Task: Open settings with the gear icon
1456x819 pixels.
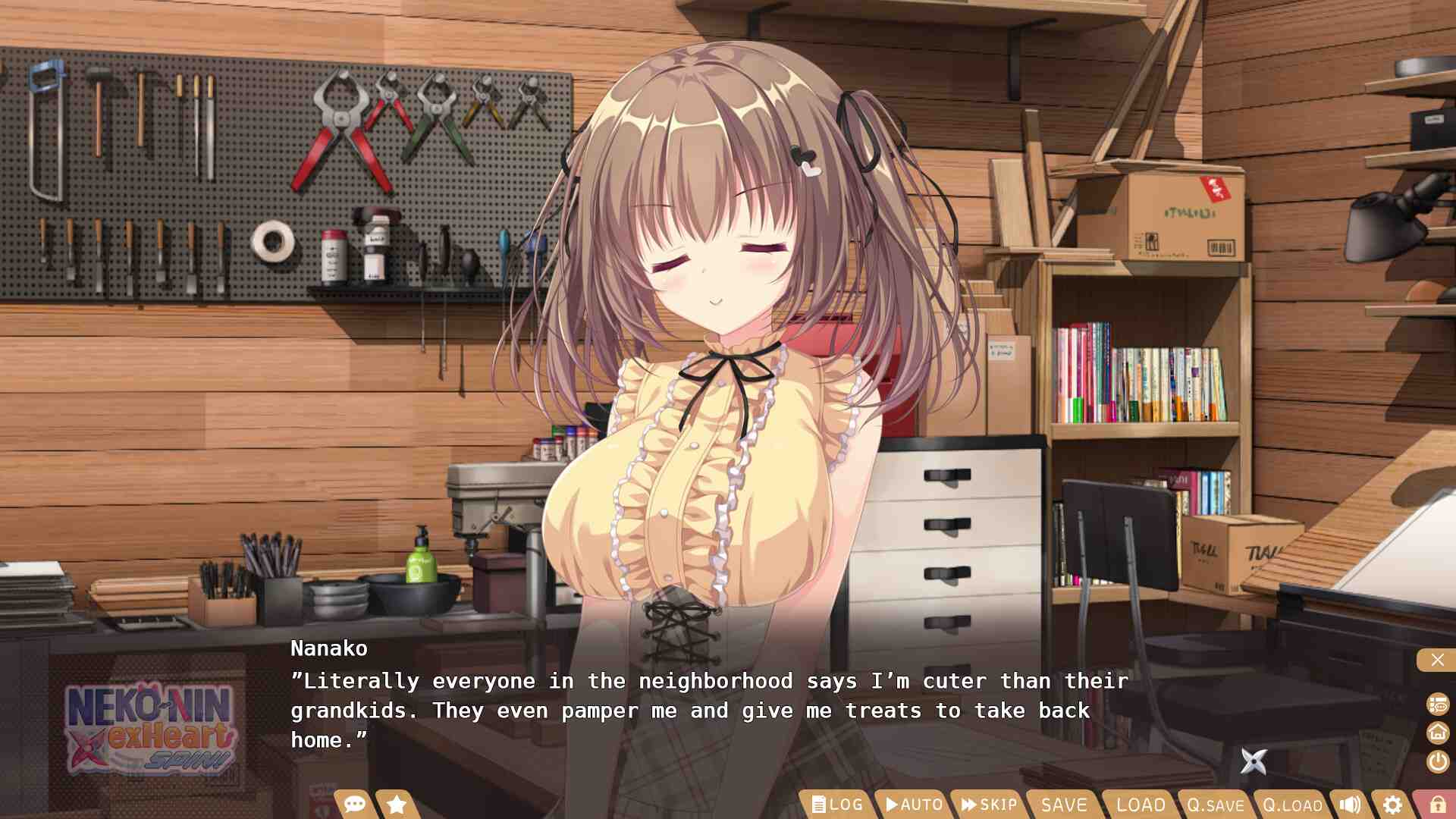Action: [x=1392, y=805]
